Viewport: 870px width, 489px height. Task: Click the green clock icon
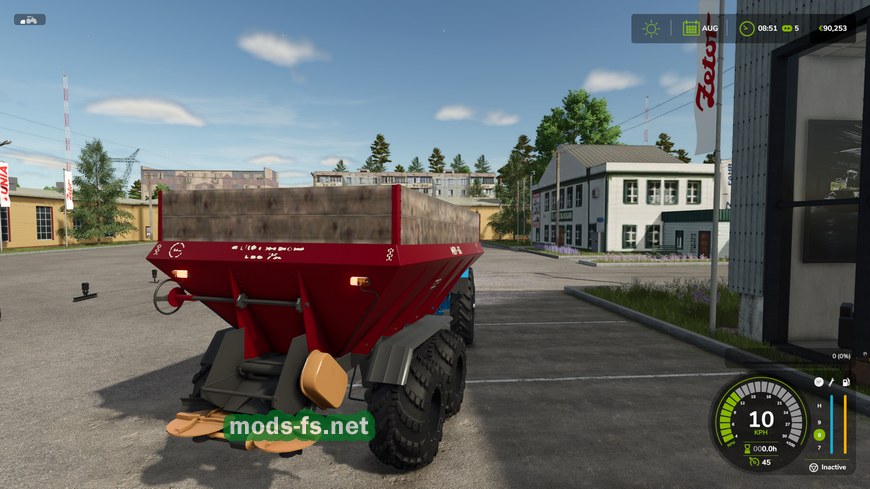point(746,28)
